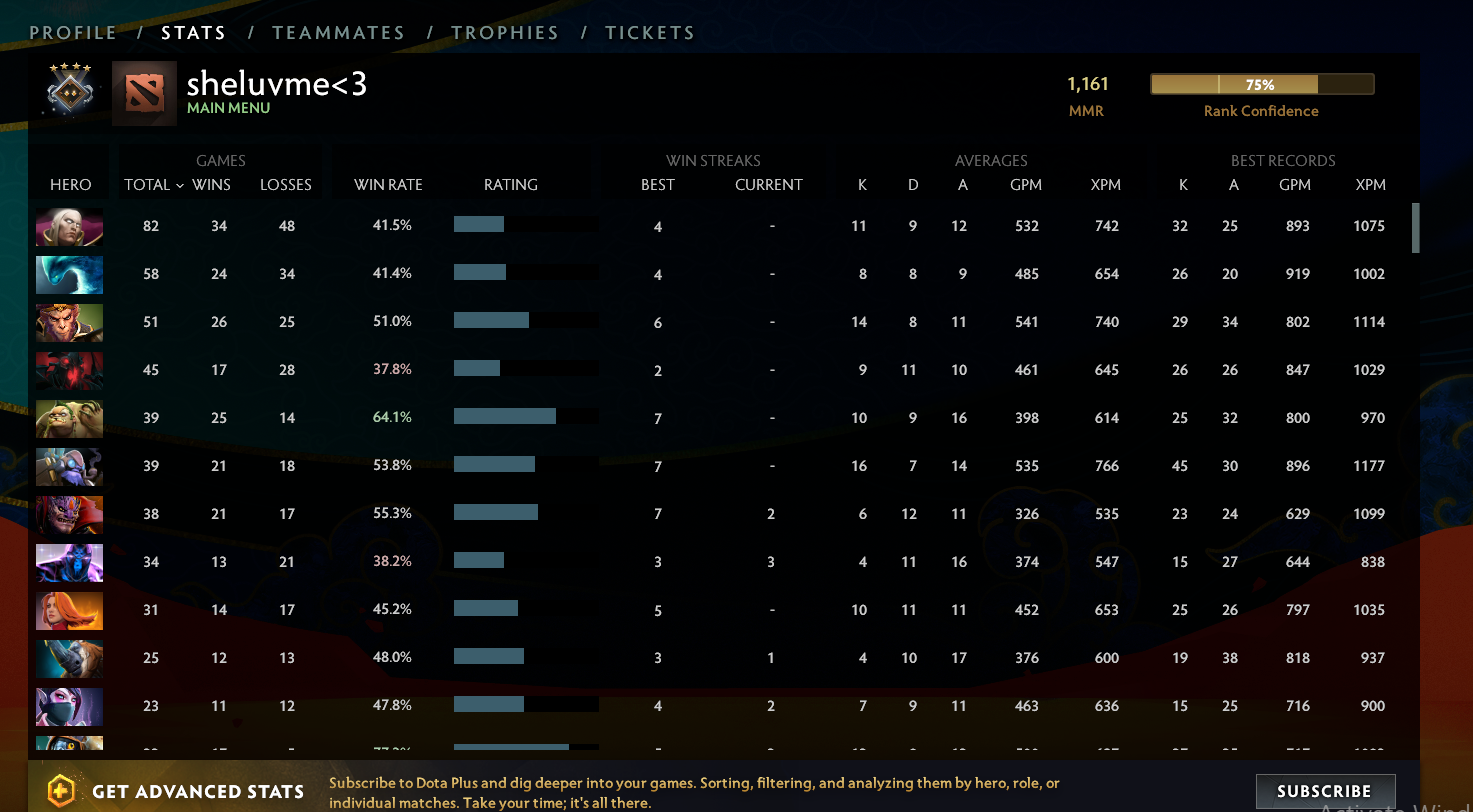
Task: Open GET ADVANCED STATS
Action: coord(200,791)
